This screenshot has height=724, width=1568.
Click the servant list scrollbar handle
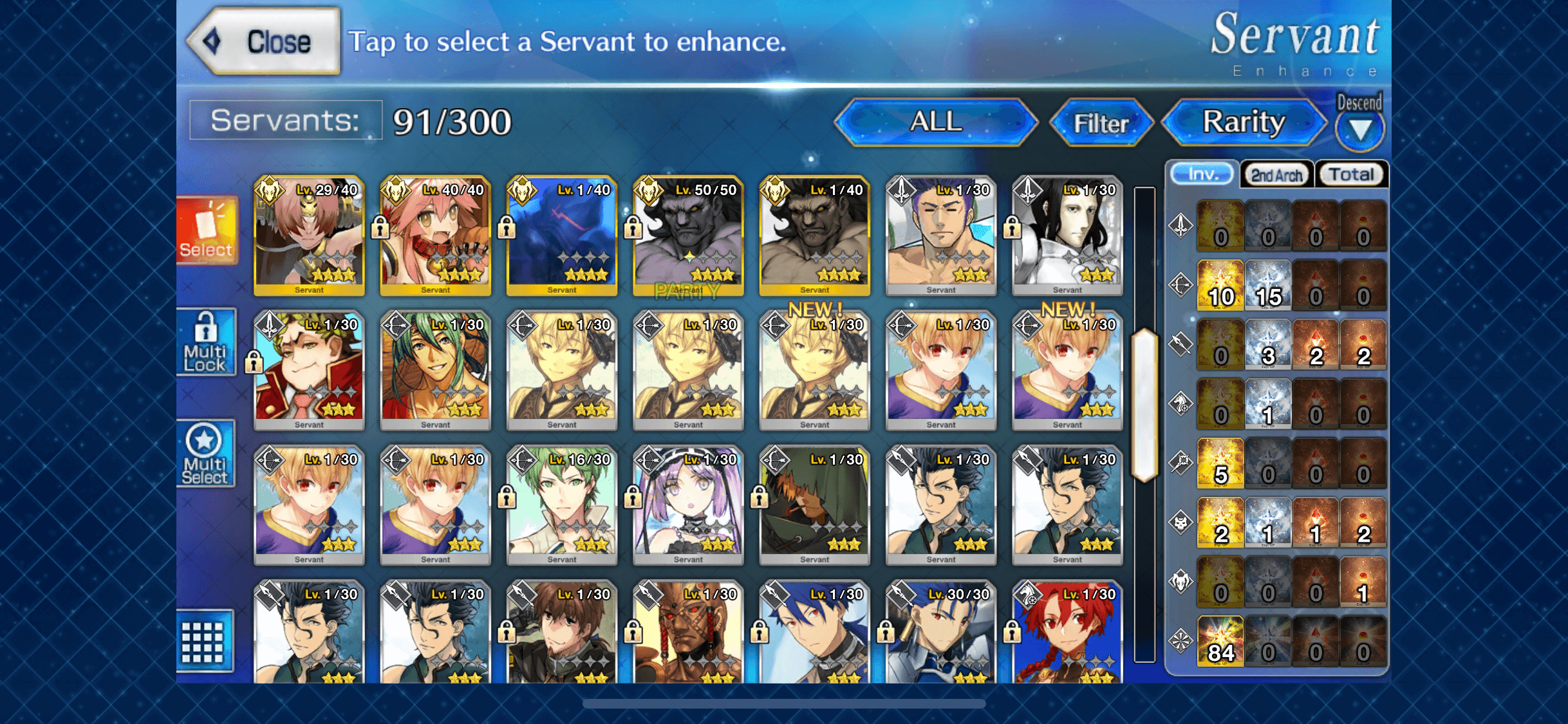click(1144, 404)
